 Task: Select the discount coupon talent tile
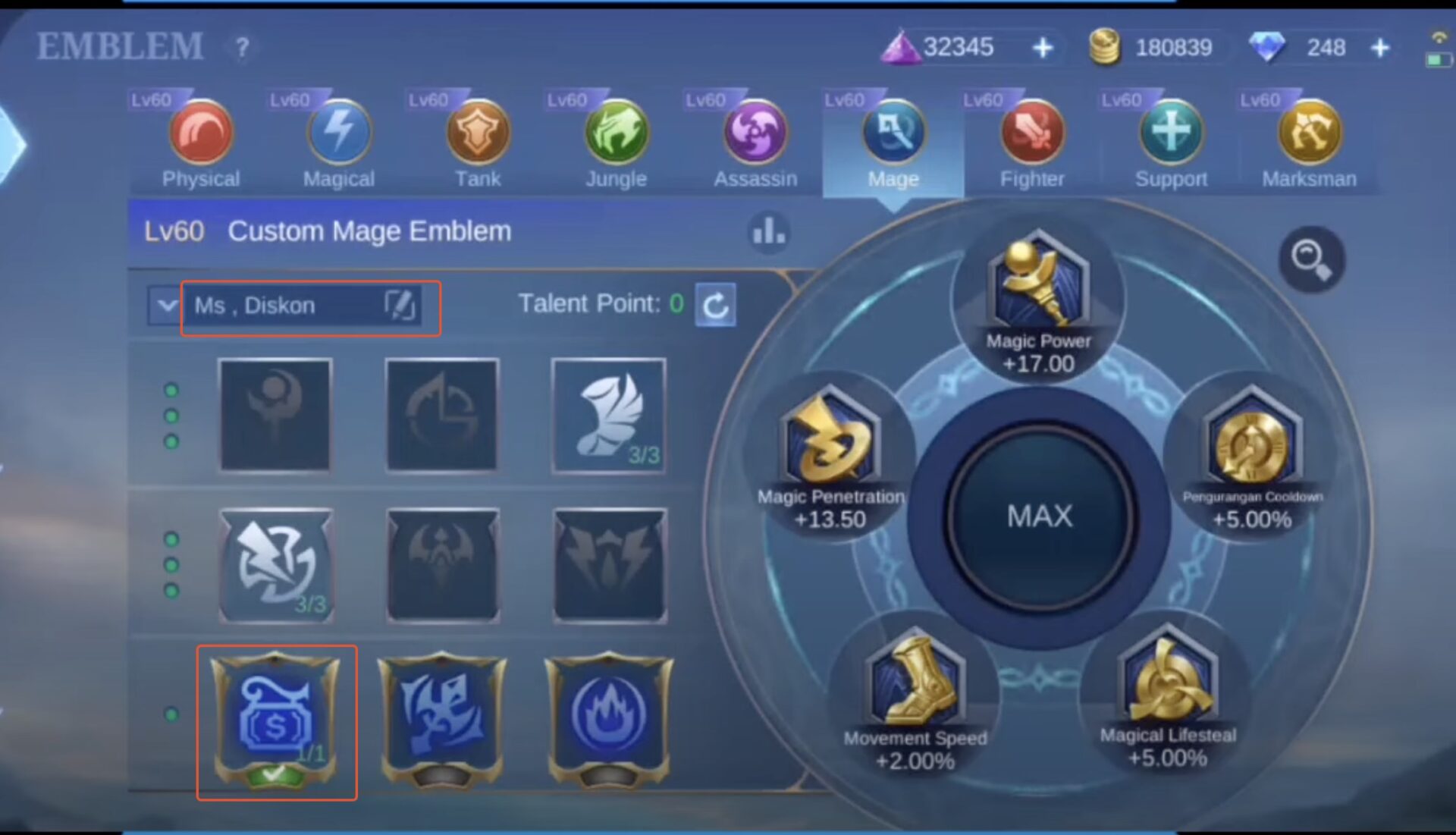point(277,720)
